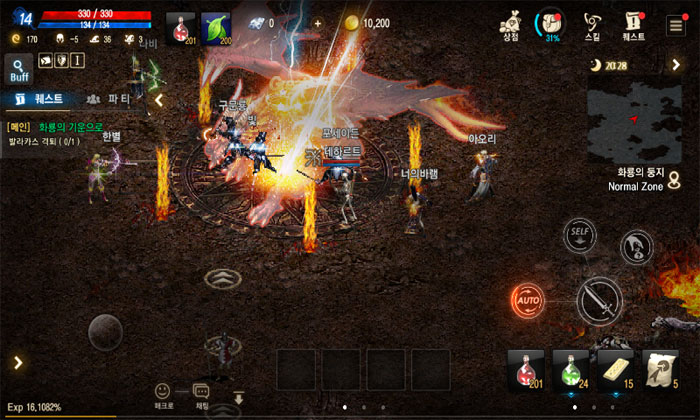Tap the sword attack button
Screen dimensions: 700x420
[x=600, y=301]
